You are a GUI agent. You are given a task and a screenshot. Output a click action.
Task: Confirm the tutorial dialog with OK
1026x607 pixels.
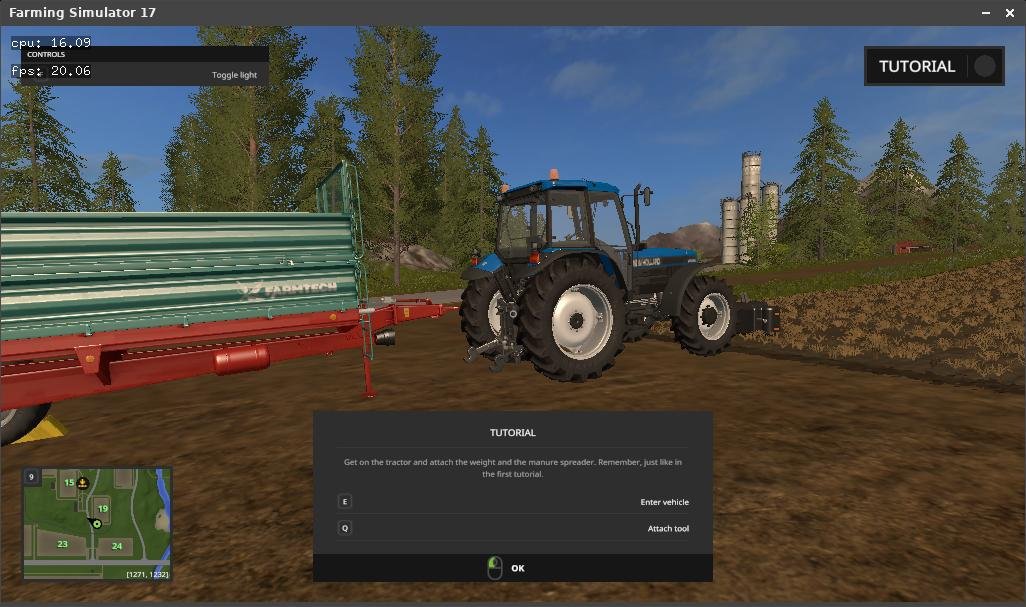click(x=512, y=568)
